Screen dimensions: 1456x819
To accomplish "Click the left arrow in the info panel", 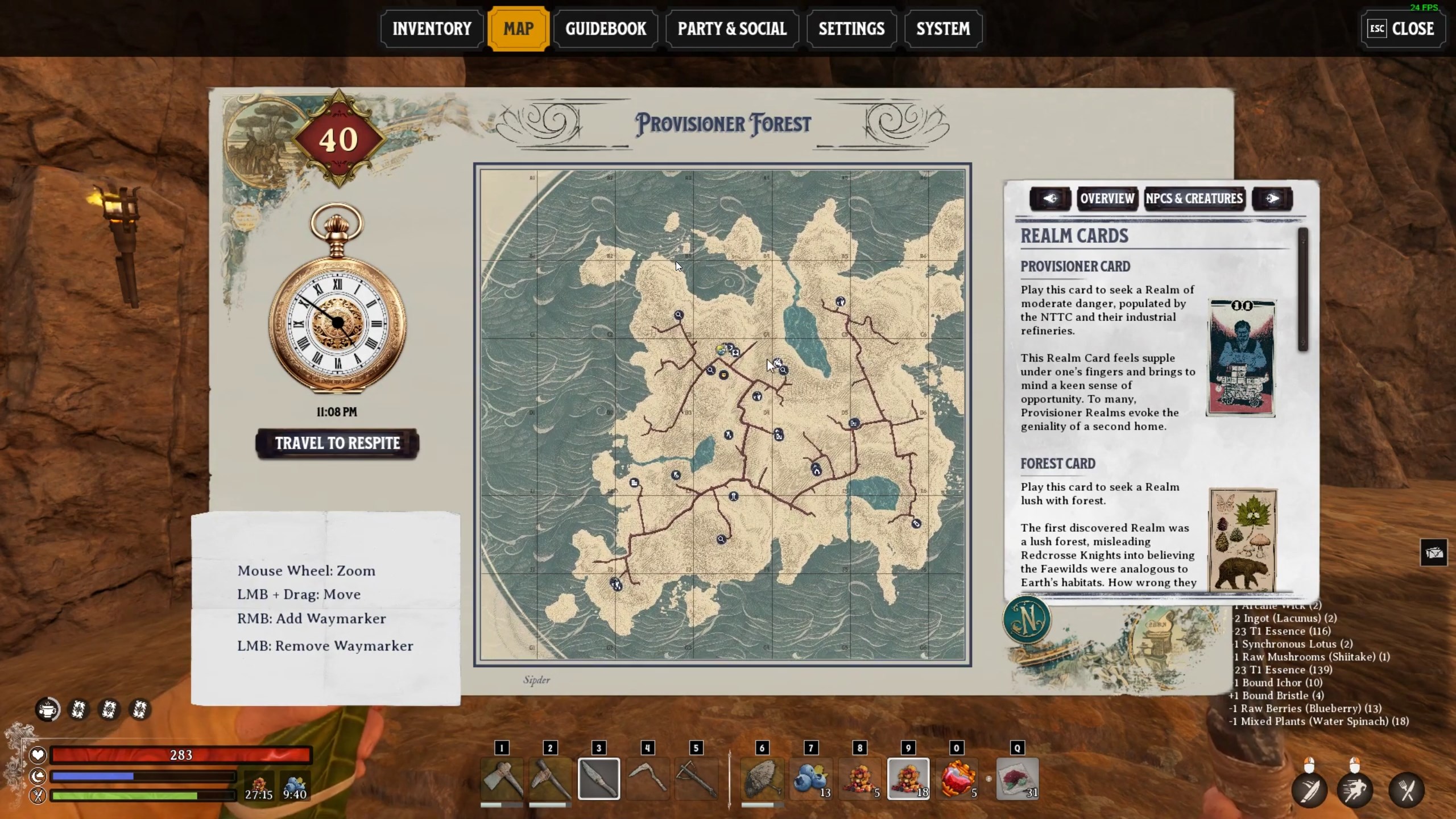I will pyautogui.click(x=1050, y=198).
